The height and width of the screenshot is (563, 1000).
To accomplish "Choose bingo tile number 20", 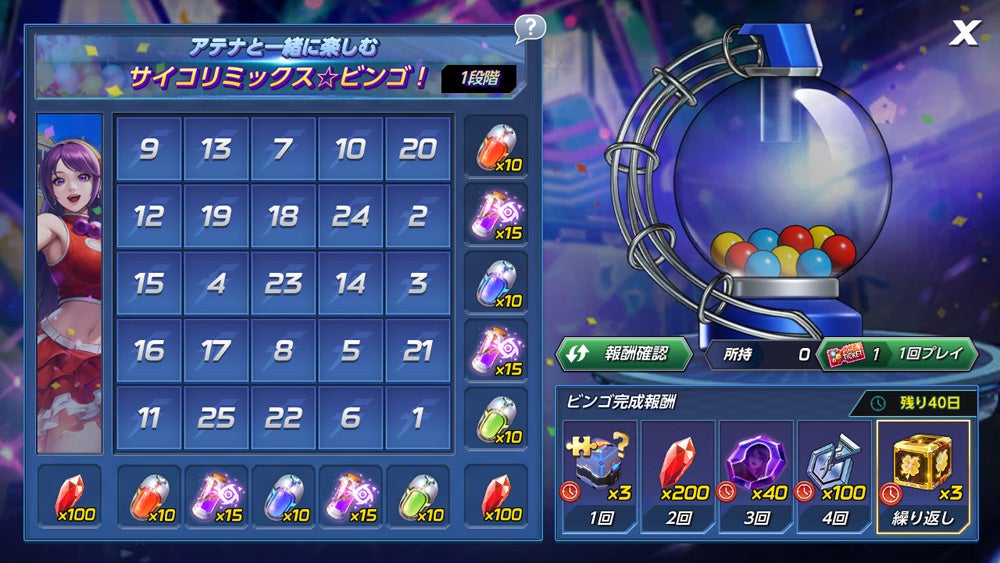I will point(417,149).
